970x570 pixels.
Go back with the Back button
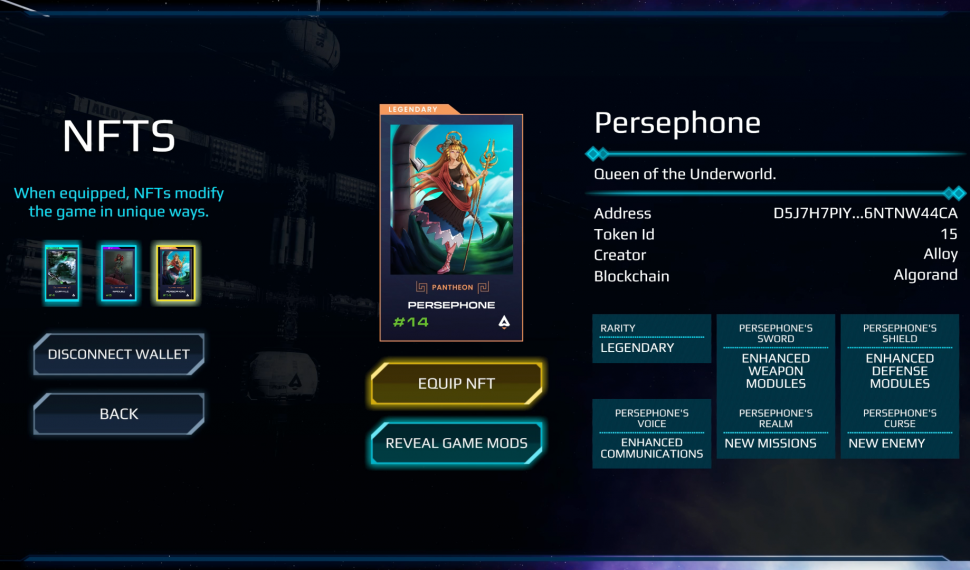click(119, 414)
